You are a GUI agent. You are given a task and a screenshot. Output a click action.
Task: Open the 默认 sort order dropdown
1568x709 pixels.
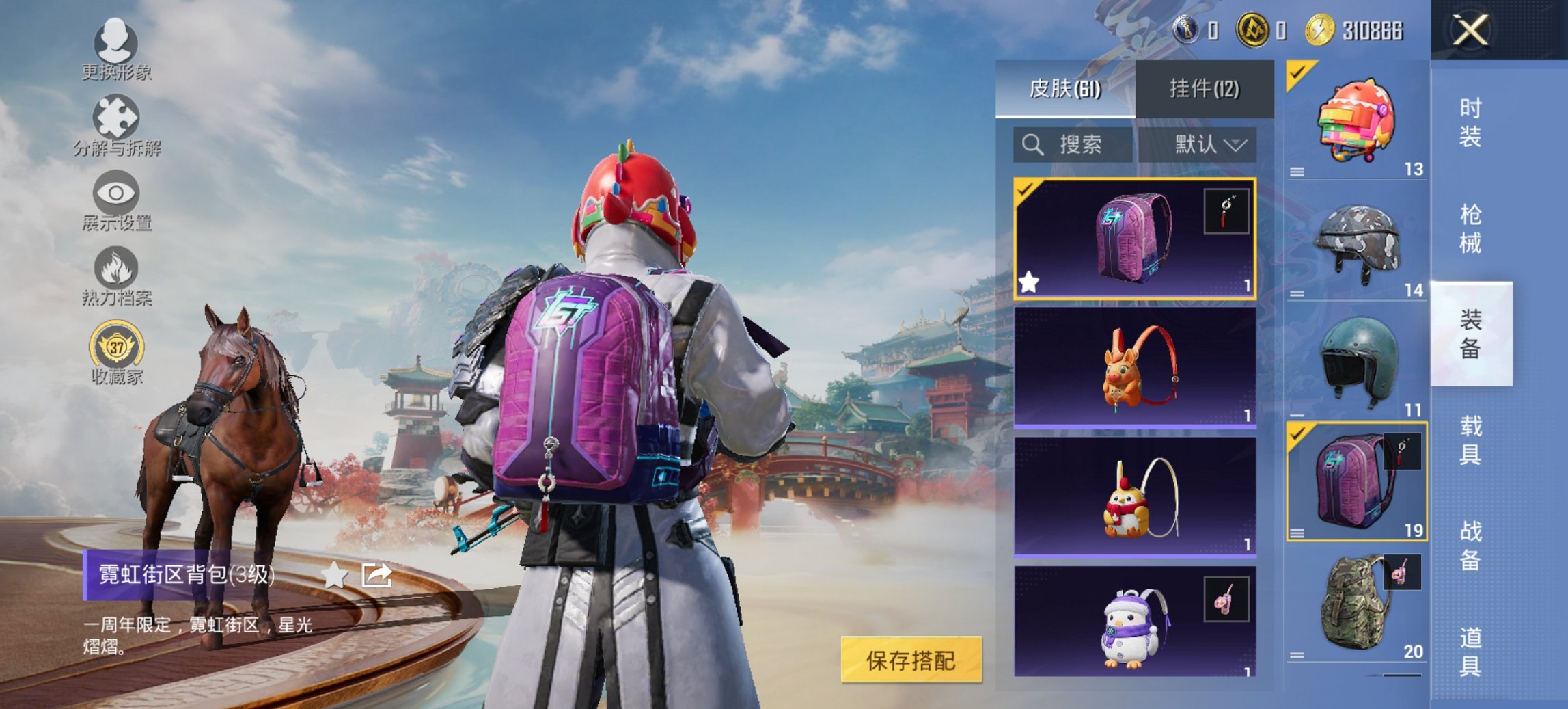[x=1209, y=146]
